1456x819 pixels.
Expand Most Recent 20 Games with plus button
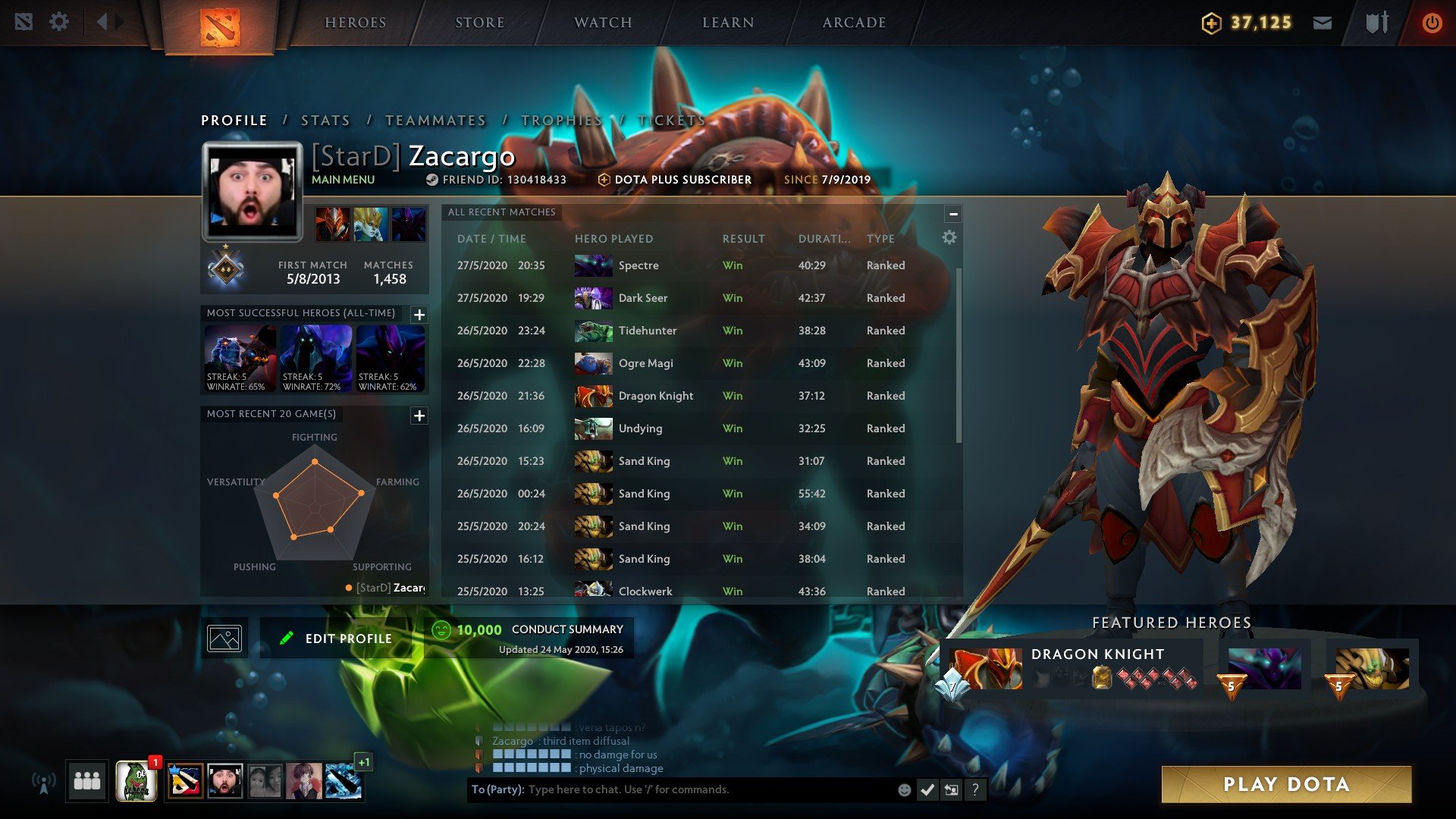point(419,416)
